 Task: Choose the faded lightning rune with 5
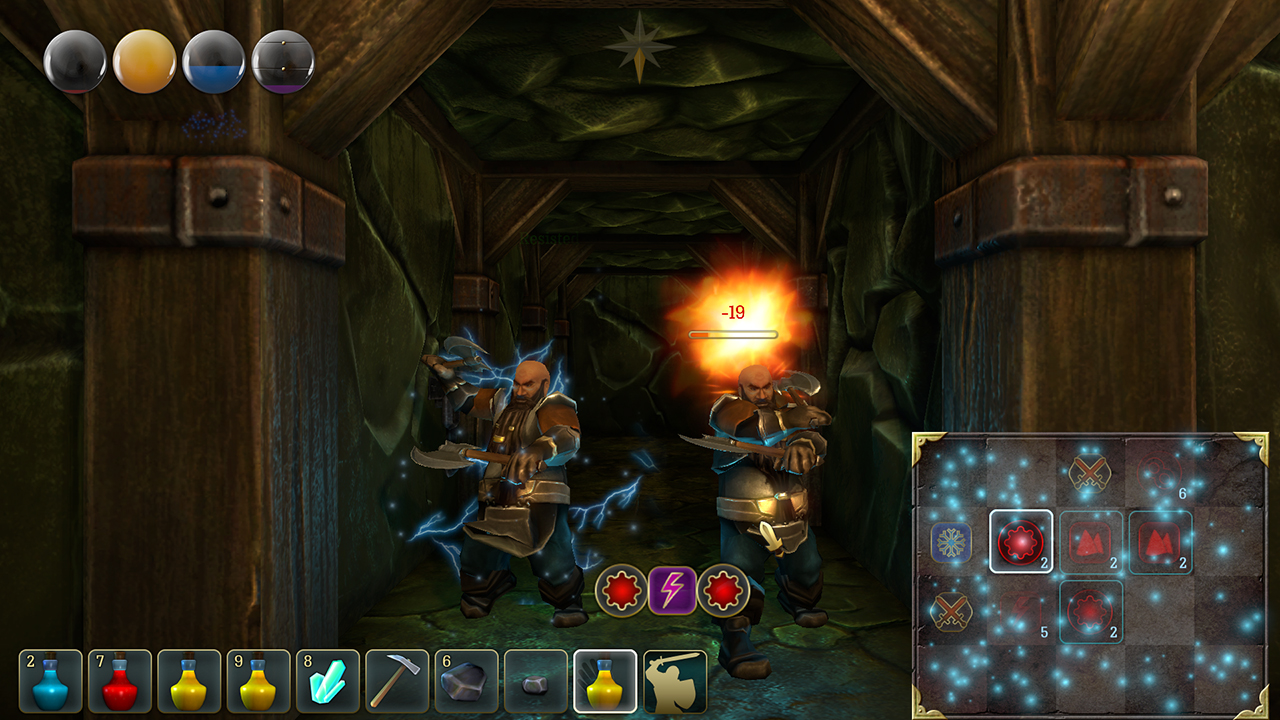[x=1021, y=611]
